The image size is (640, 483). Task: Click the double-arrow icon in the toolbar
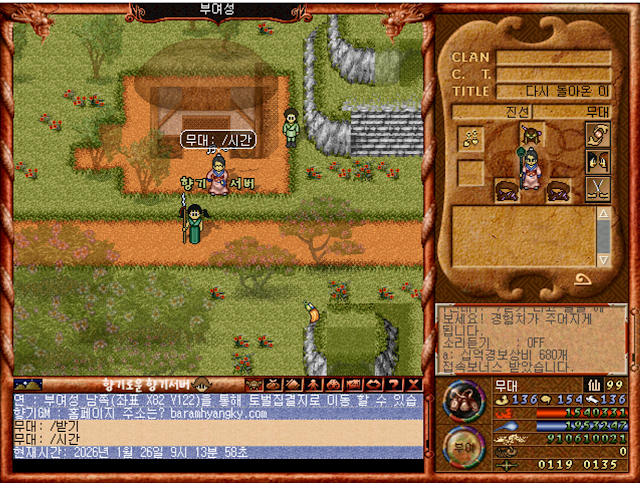coord(374,384)
